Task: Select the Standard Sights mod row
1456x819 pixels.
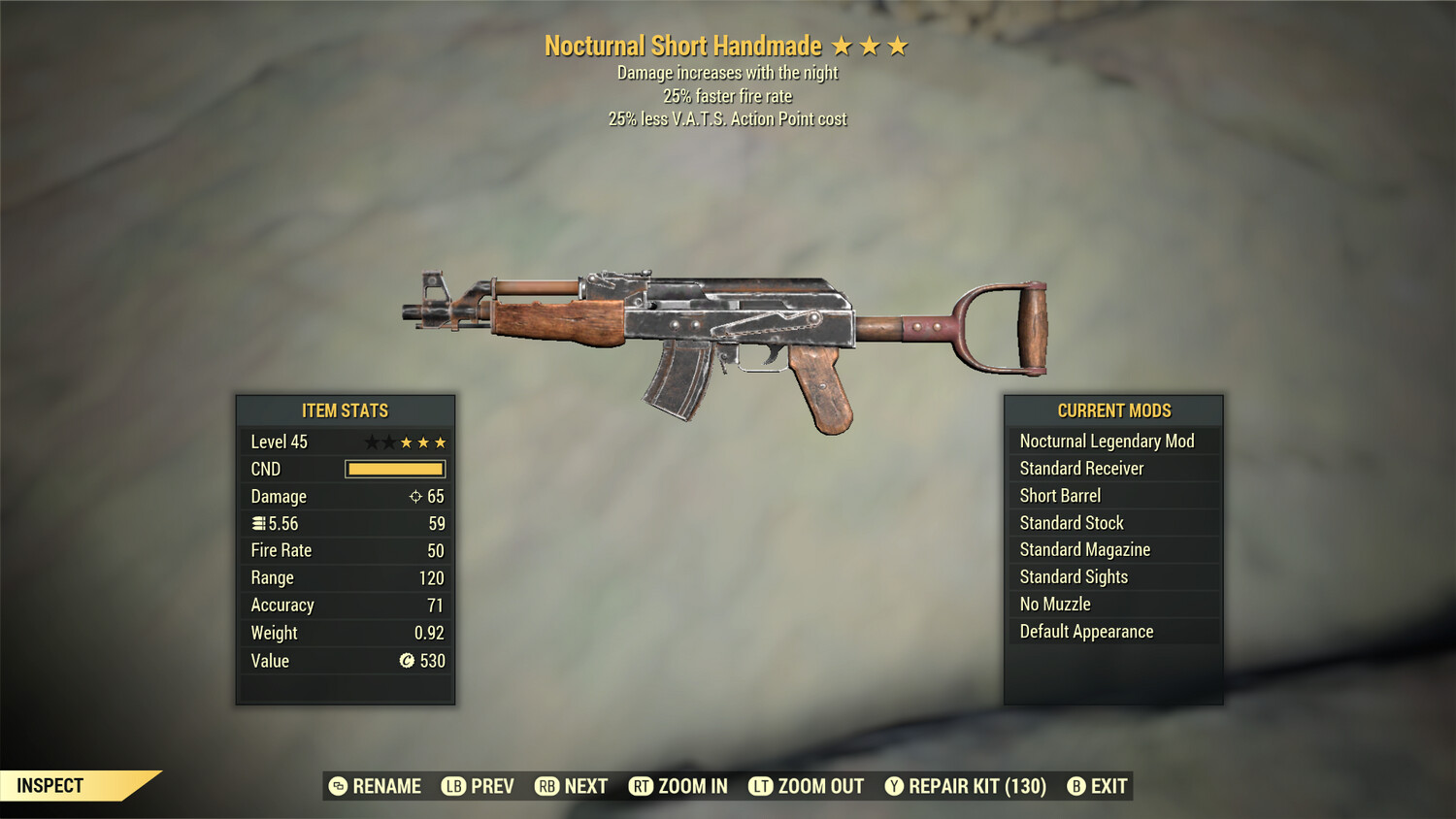Action: point(1112,577)
